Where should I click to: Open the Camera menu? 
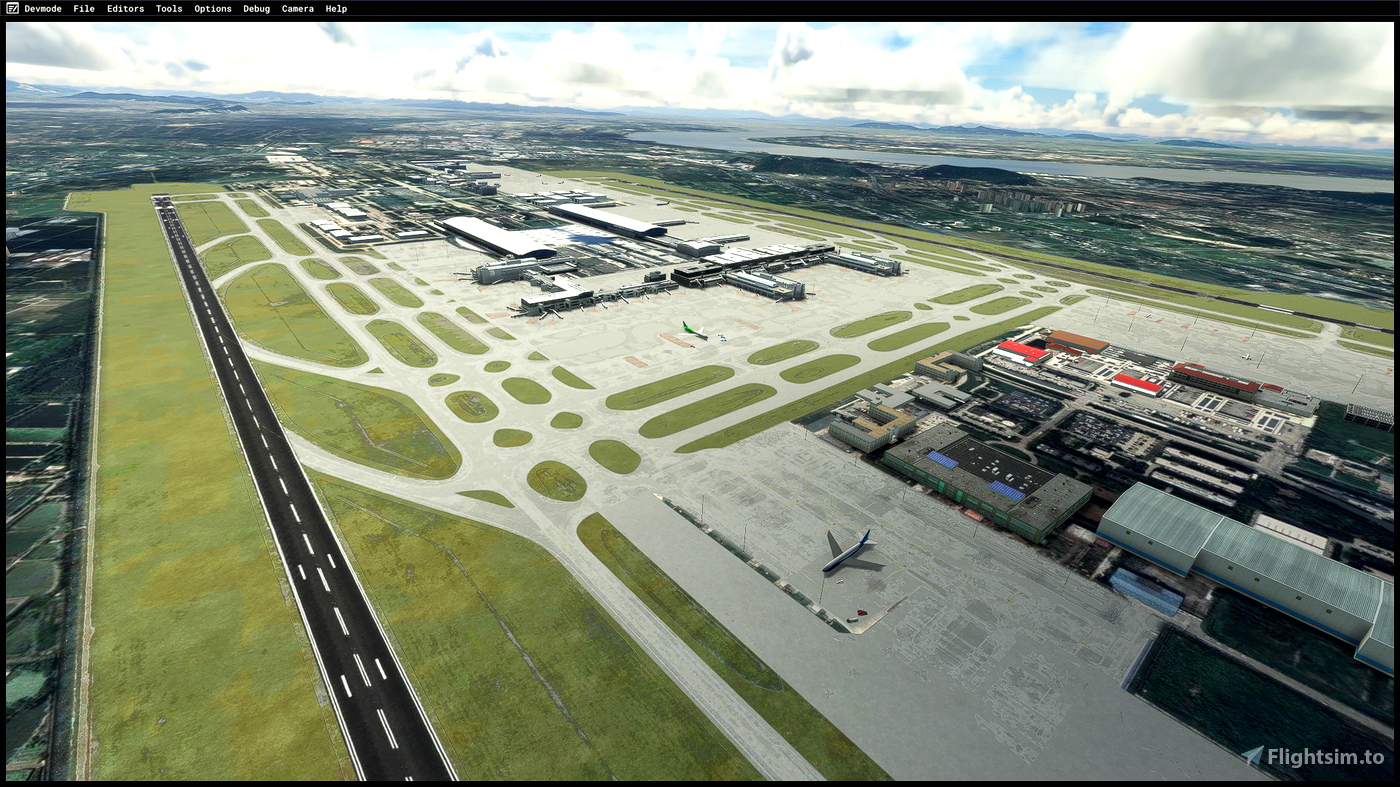pyautogui.click(x=297, y=8)
